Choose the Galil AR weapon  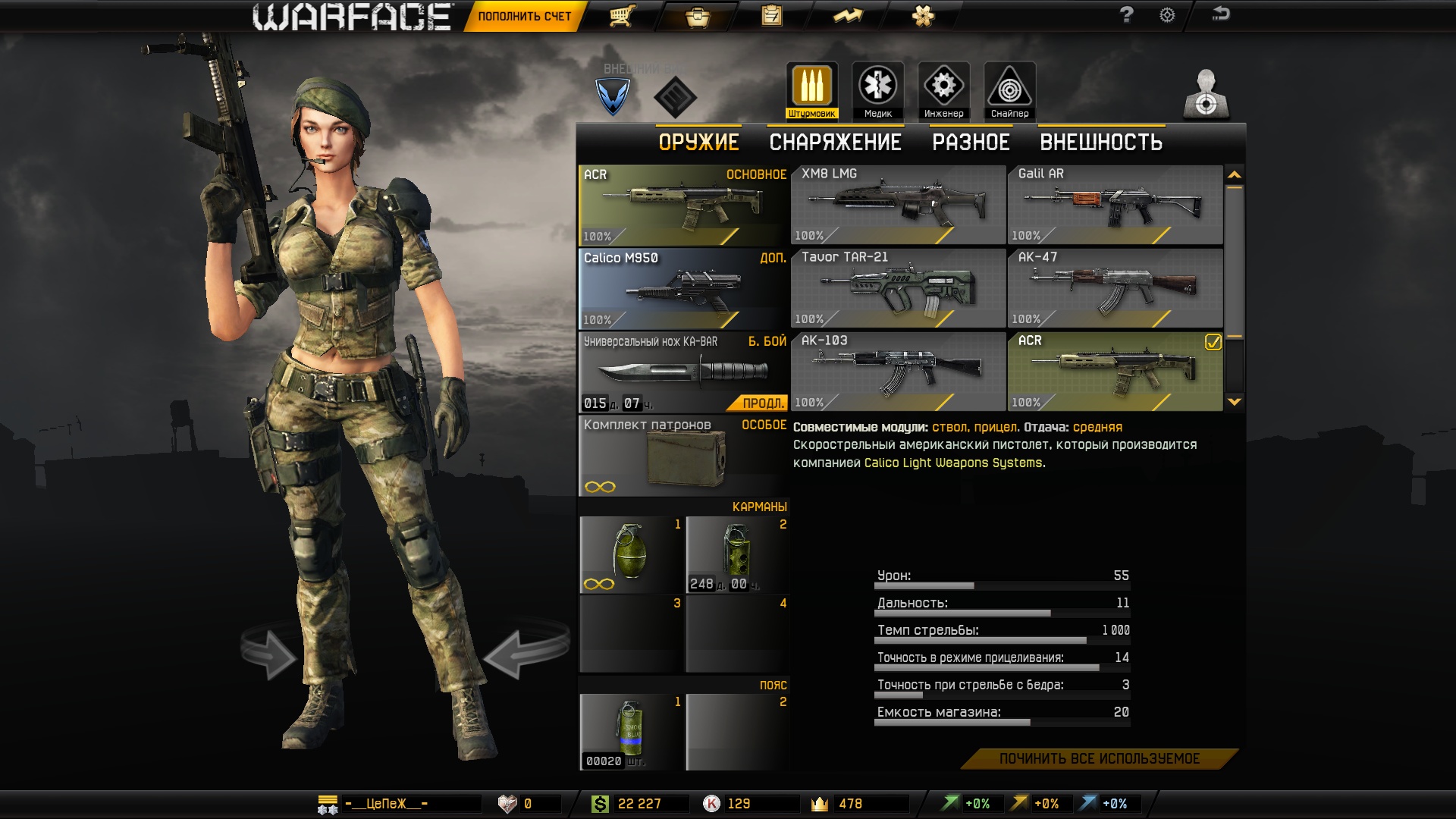pos(1115,205)
